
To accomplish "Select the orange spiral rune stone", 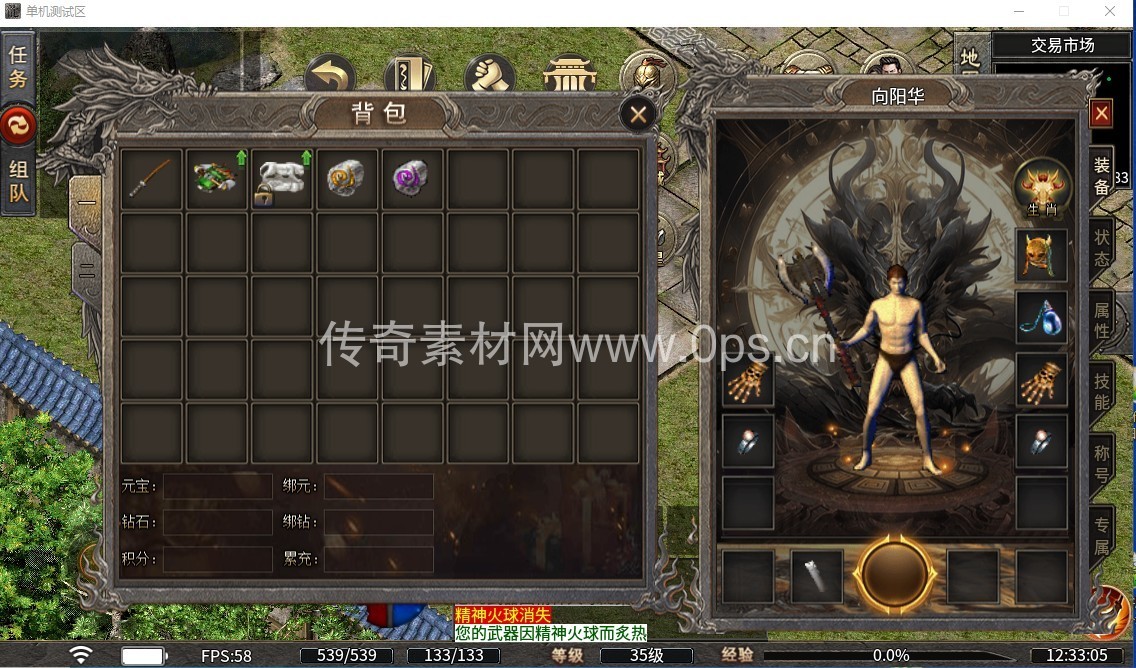I will (x=346, y=179).
